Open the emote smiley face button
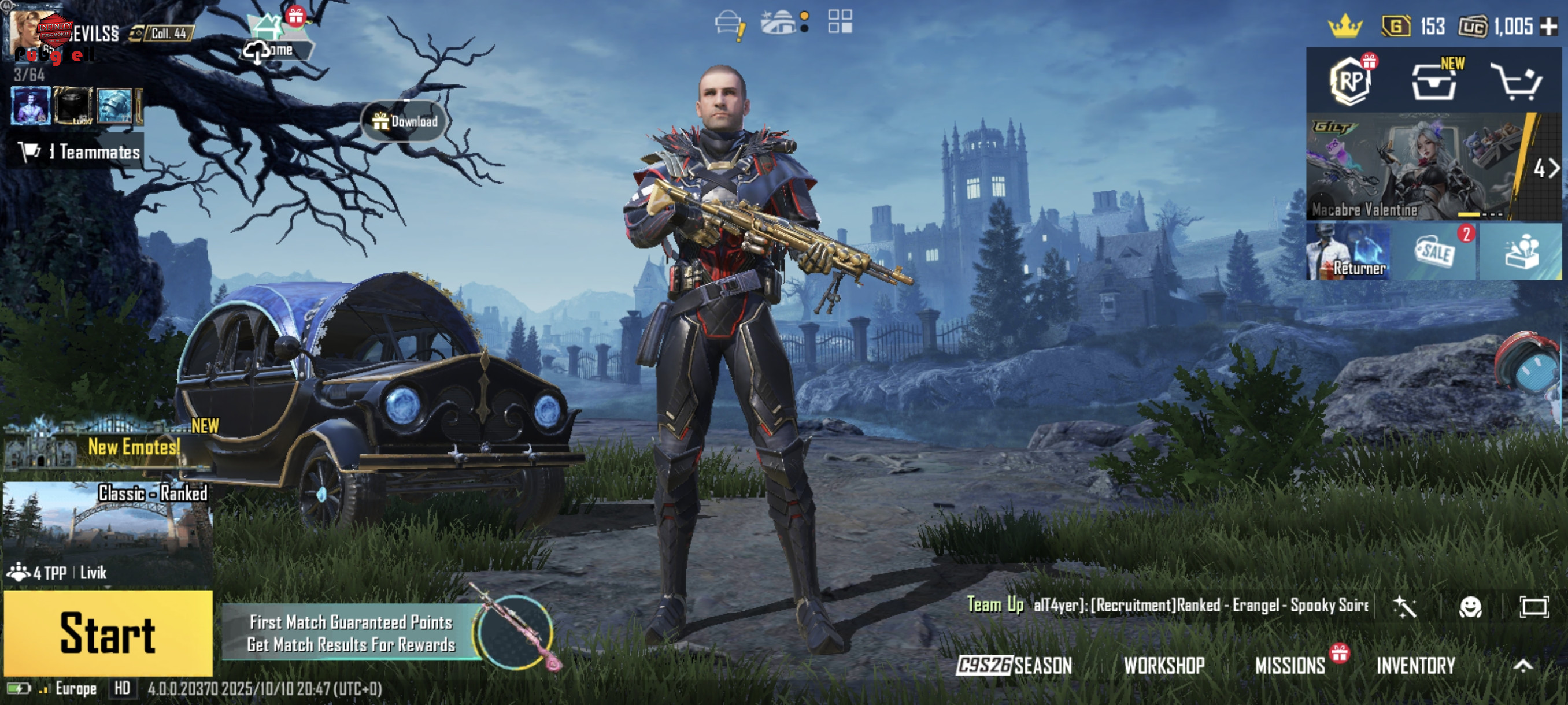This screenshot has width=1568, height=705. [1470, 606]
